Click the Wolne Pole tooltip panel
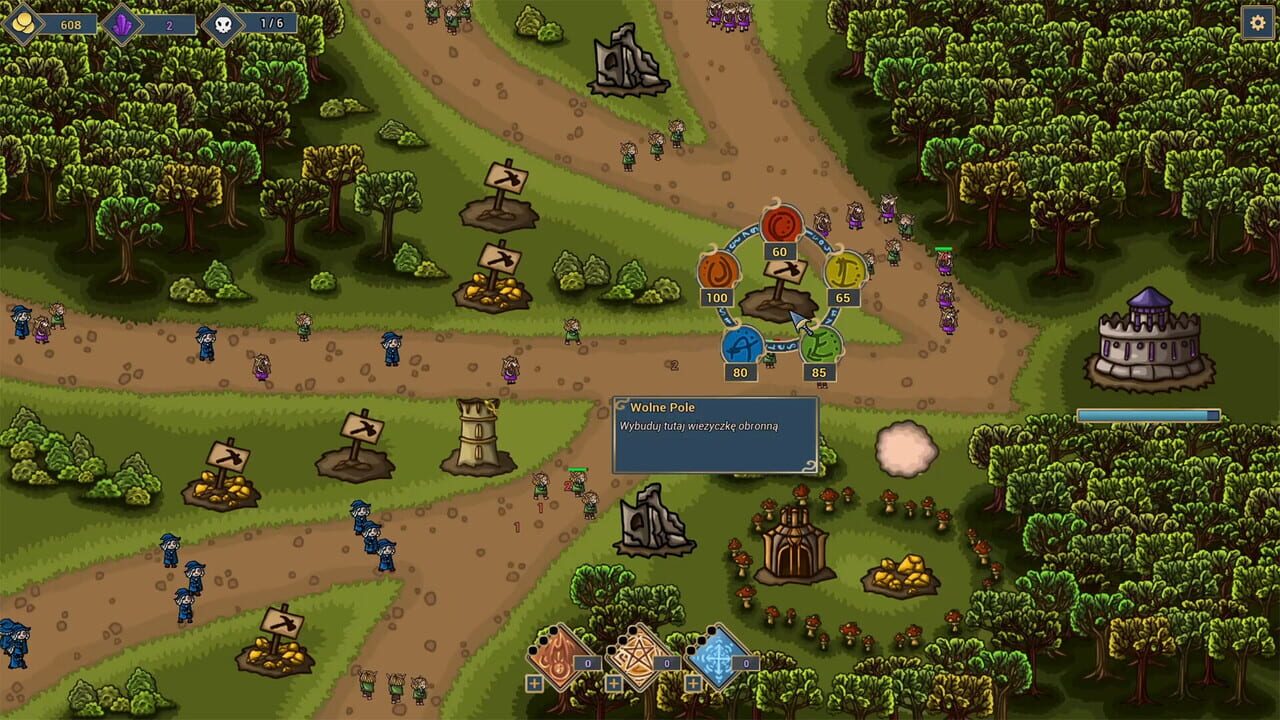 coord(715,435)
